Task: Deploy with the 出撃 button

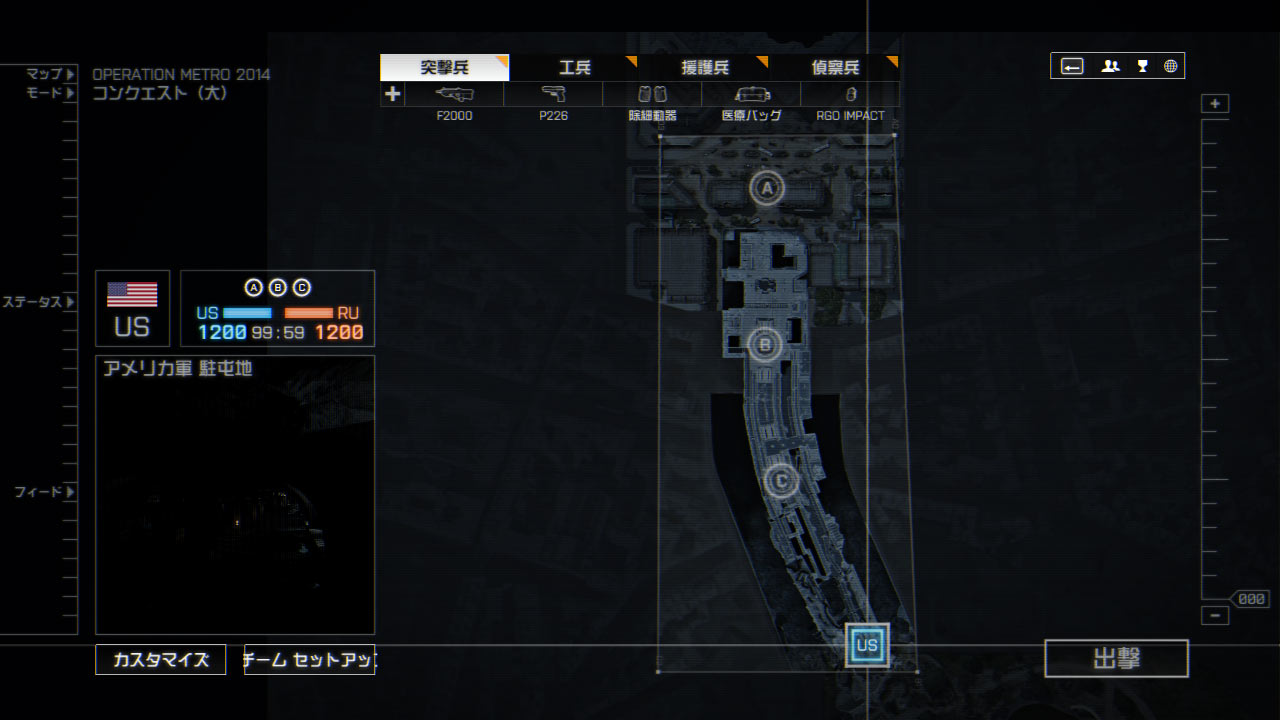Action: point(1116,659)
